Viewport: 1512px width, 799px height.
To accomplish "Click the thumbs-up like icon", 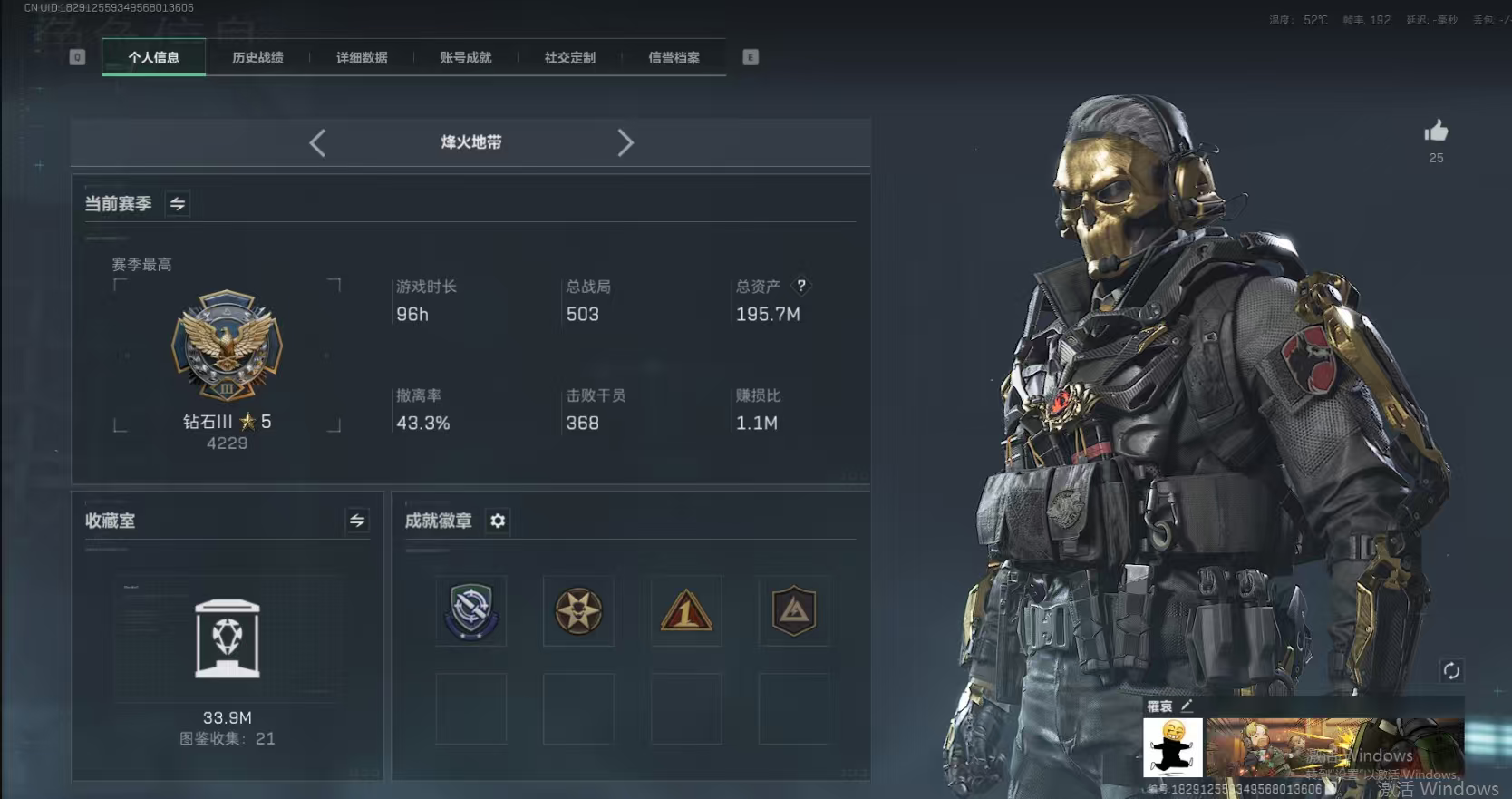I will point(1437,133).
